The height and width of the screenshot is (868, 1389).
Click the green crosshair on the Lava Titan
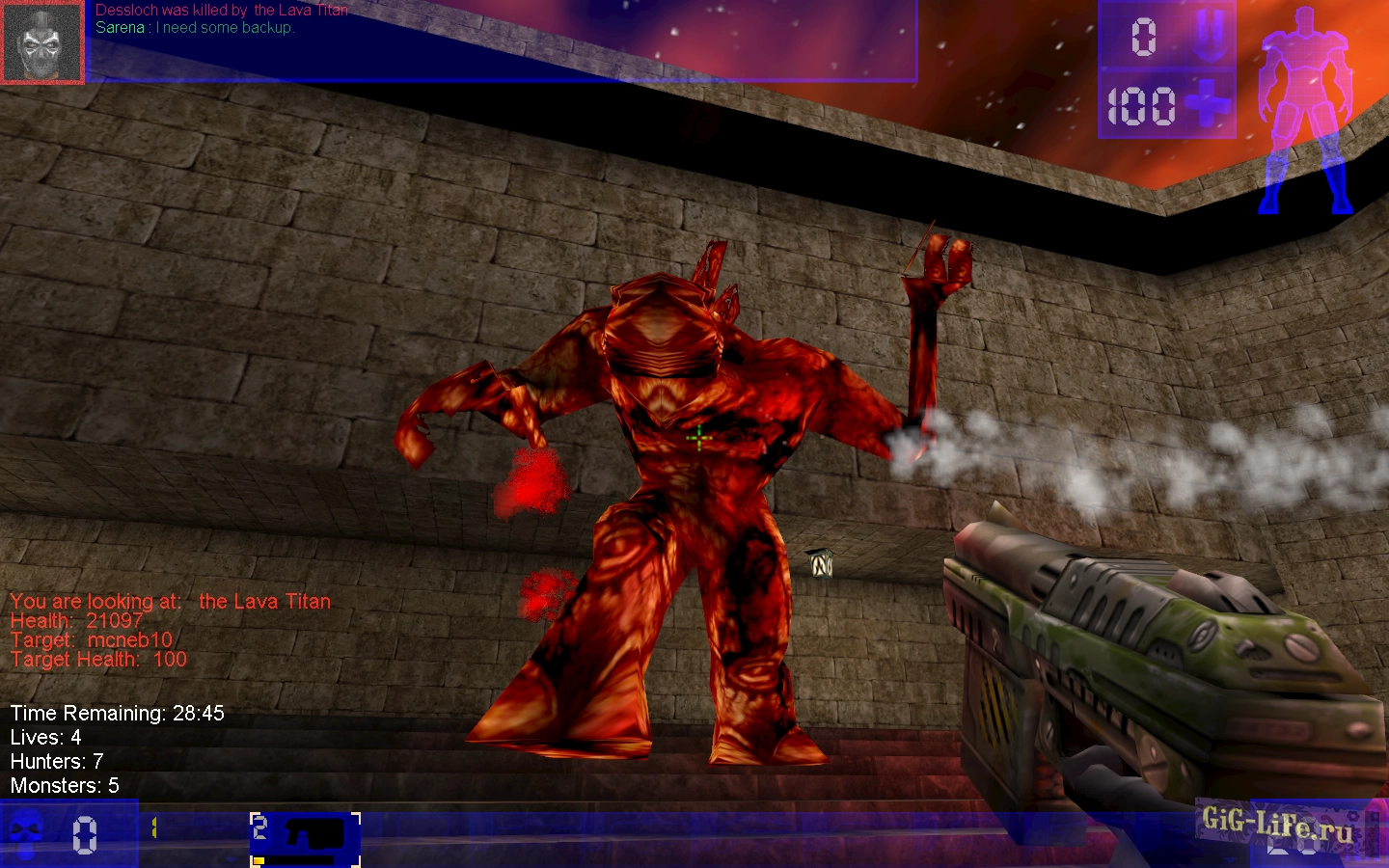click(697, 437)
